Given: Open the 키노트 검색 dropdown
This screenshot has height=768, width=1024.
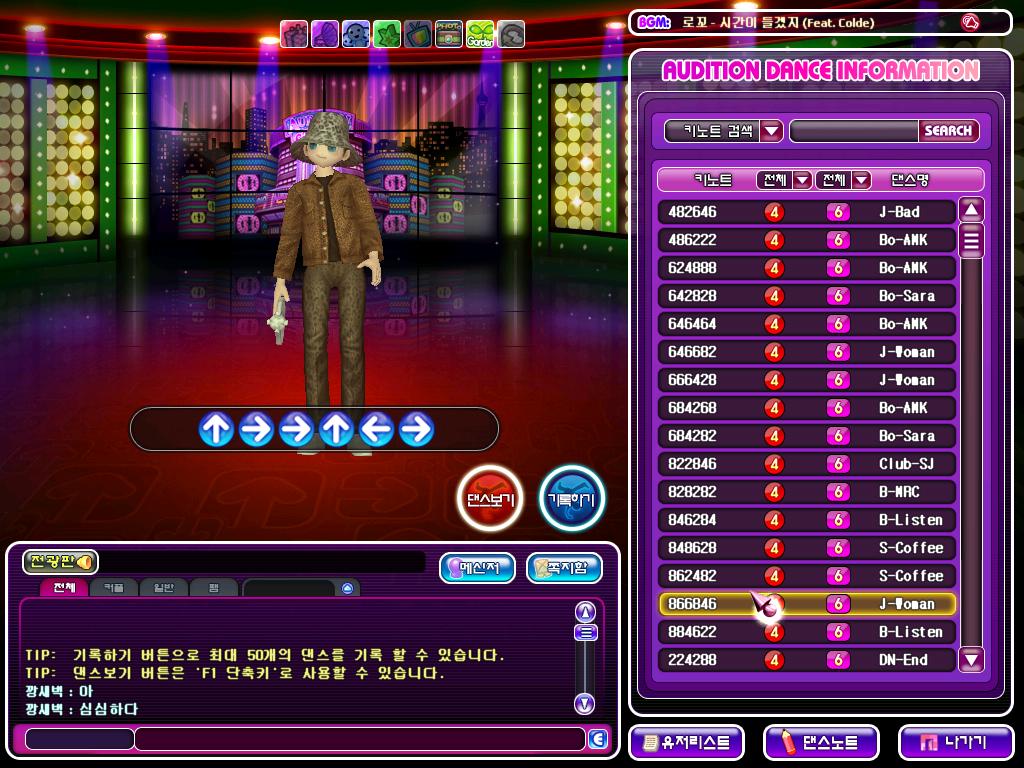Looking at the screenshot, I should tap(771, 131).
